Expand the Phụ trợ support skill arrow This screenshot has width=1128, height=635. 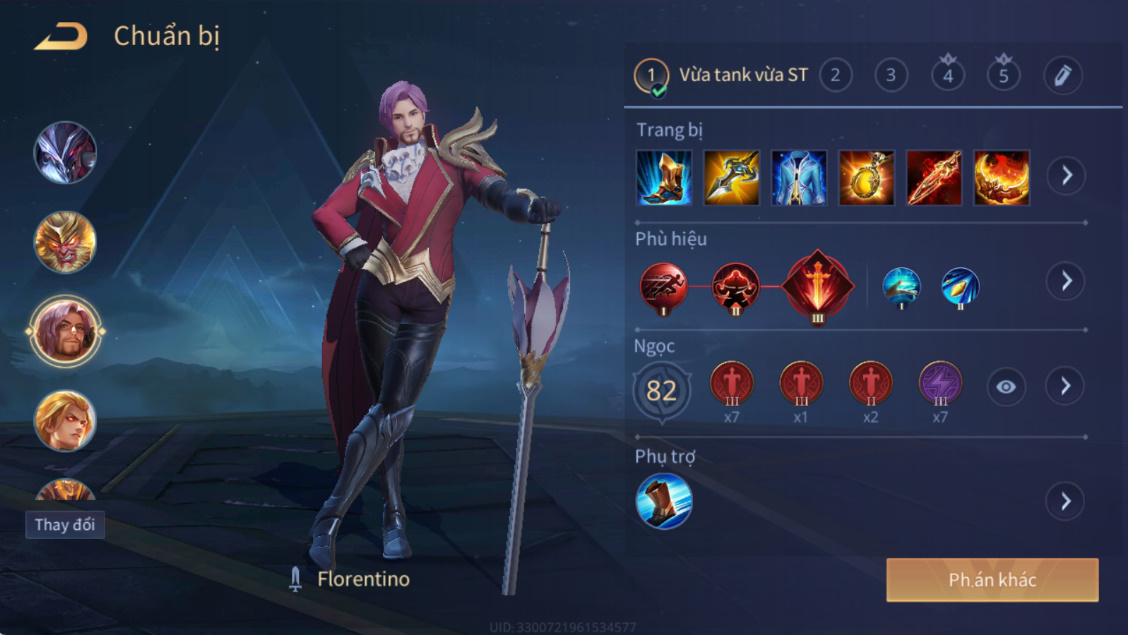(x=1066, y=501)
